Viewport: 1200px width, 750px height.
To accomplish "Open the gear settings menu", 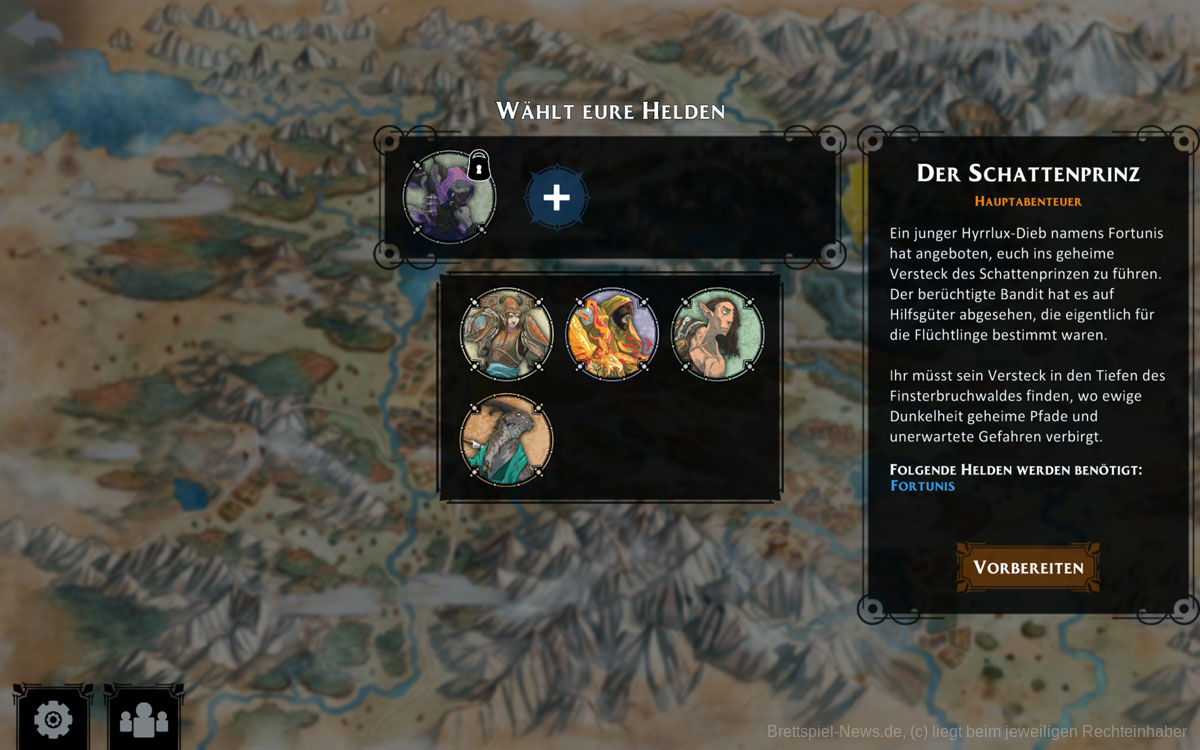I will (x=52, y=719).
